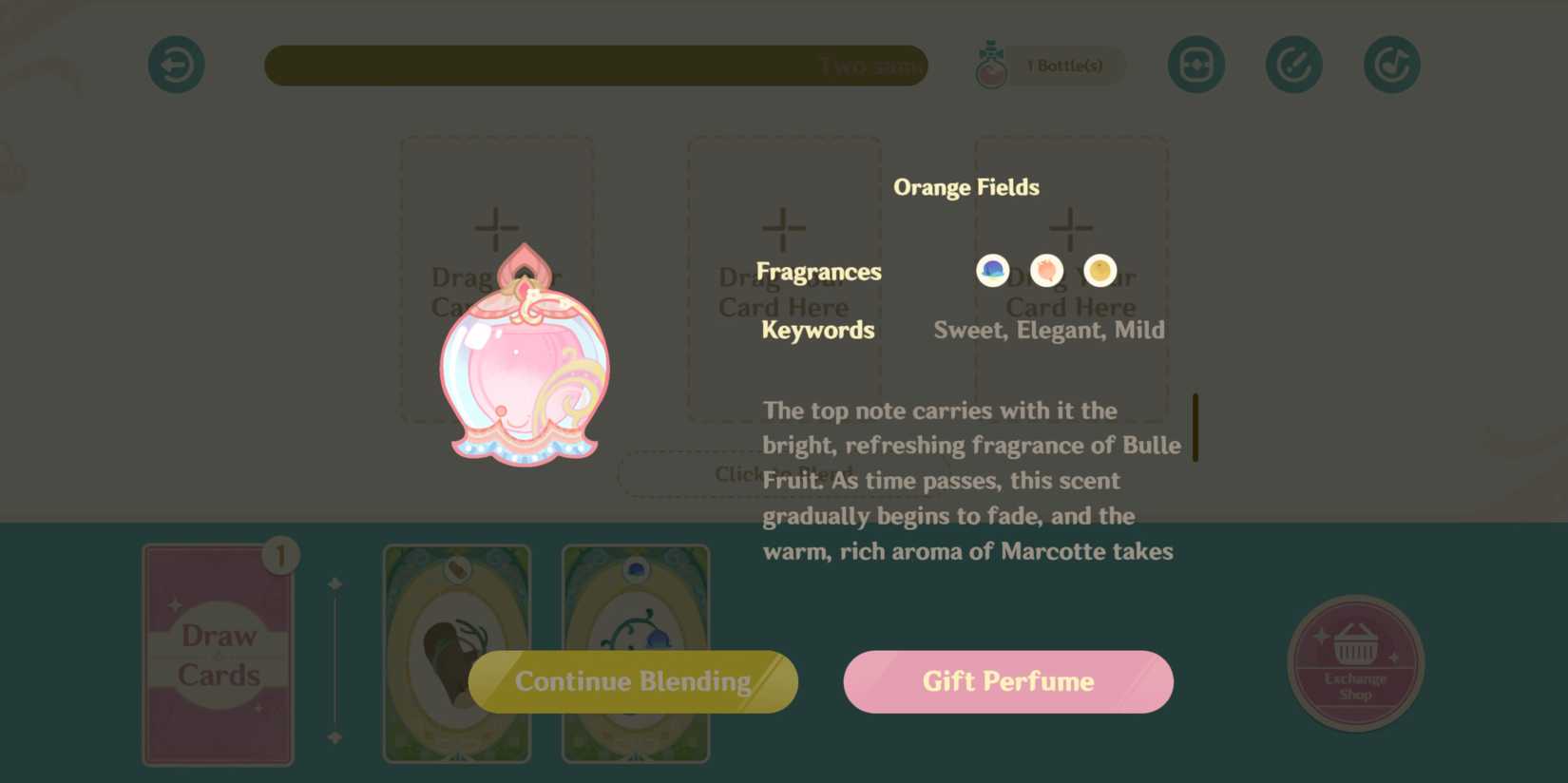This screenshot has width=1568, height=783.
Task: Select the blueberry vine card in the tray
Action: [x=635, y=656]
